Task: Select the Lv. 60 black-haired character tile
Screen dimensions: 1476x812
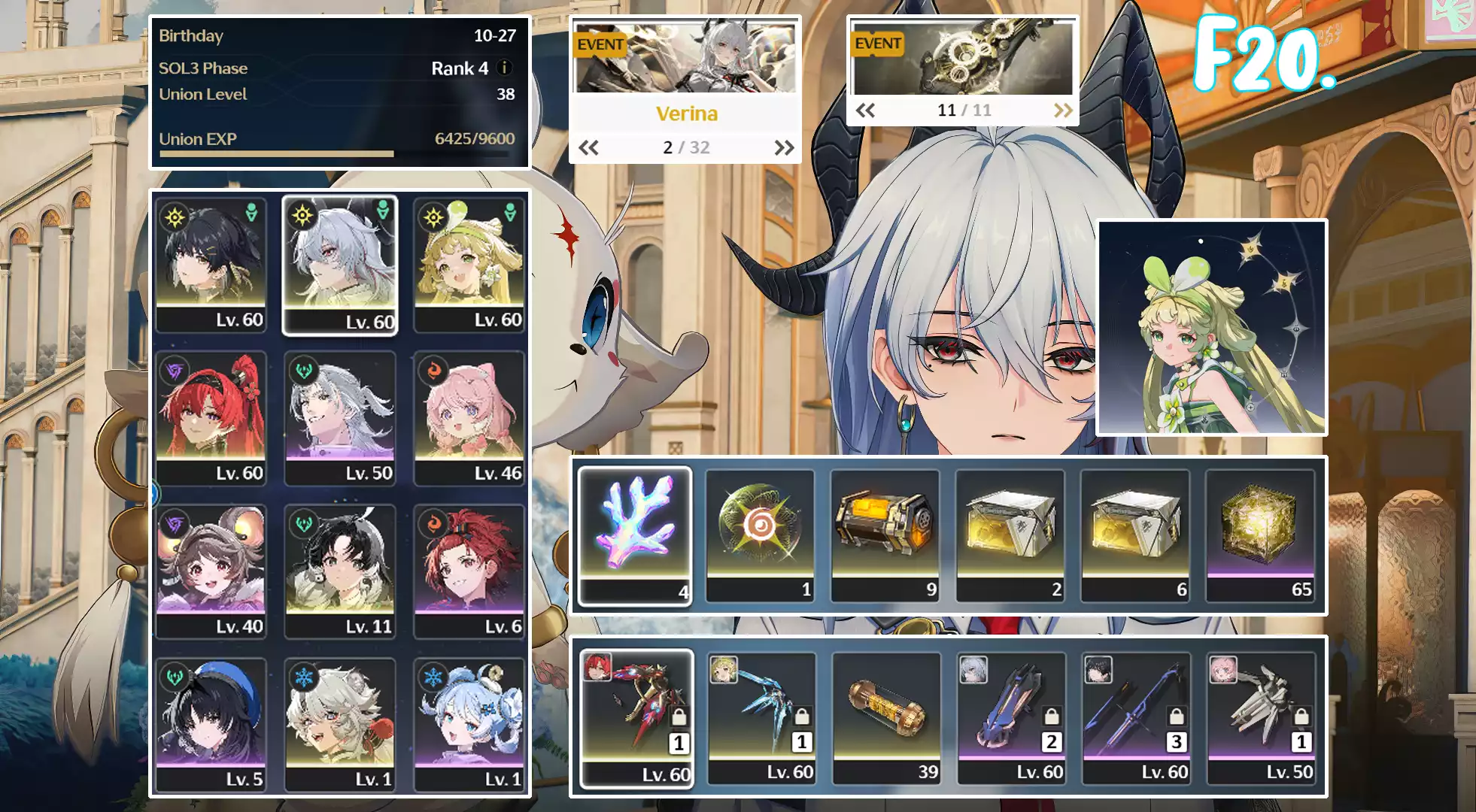Action: click(211, 265)
